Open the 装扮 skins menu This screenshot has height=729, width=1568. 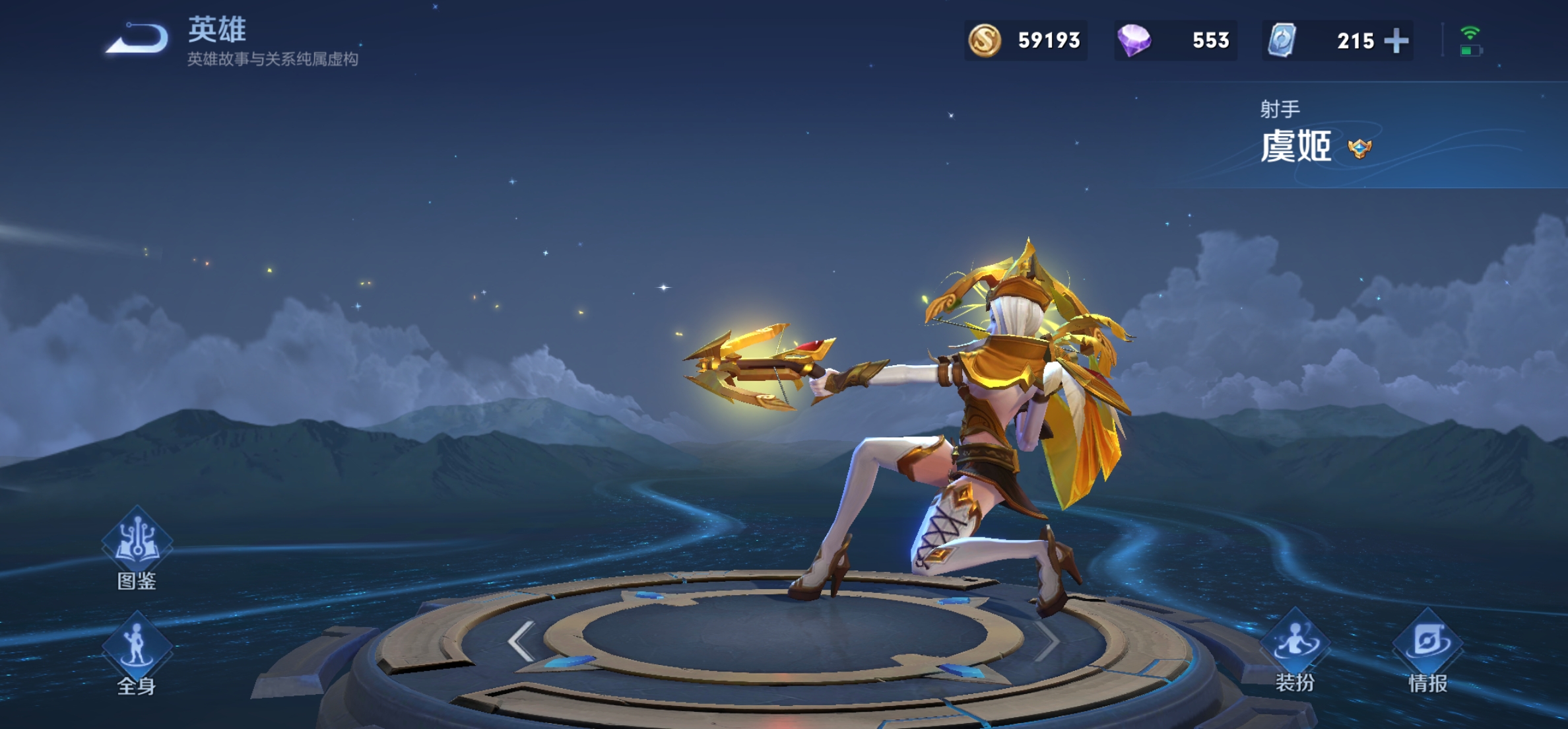(x=1295, y=647)
